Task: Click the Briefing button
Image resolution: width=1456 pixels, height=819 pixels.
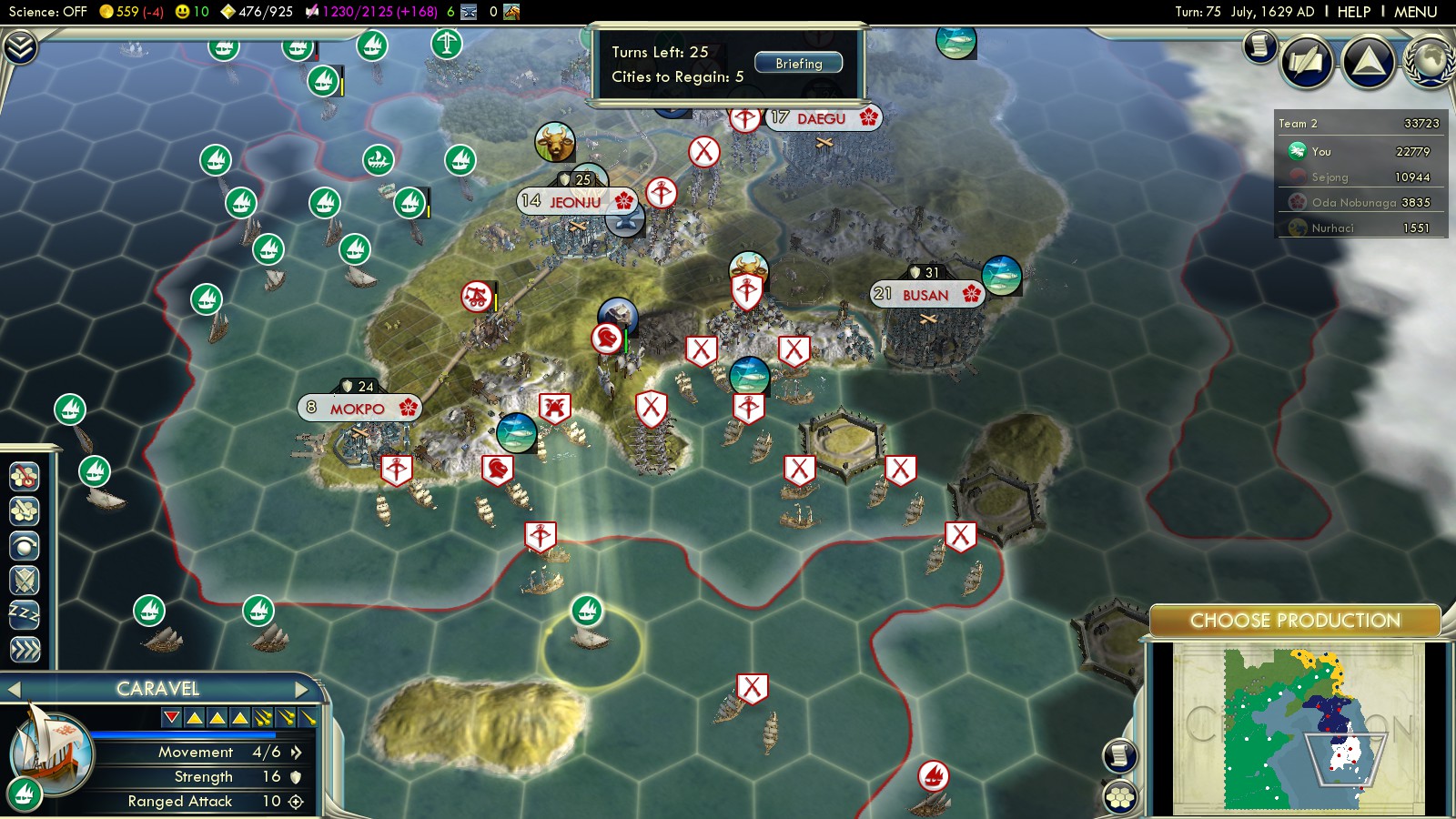Action: pos(798,64)
